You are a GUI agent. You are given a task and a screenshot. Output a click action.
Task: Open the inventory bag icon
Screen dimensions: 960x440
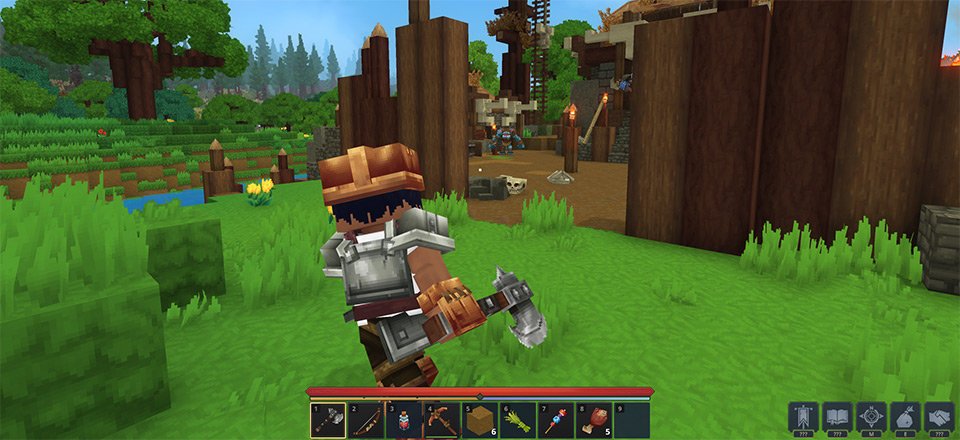[x=905, y=416]
